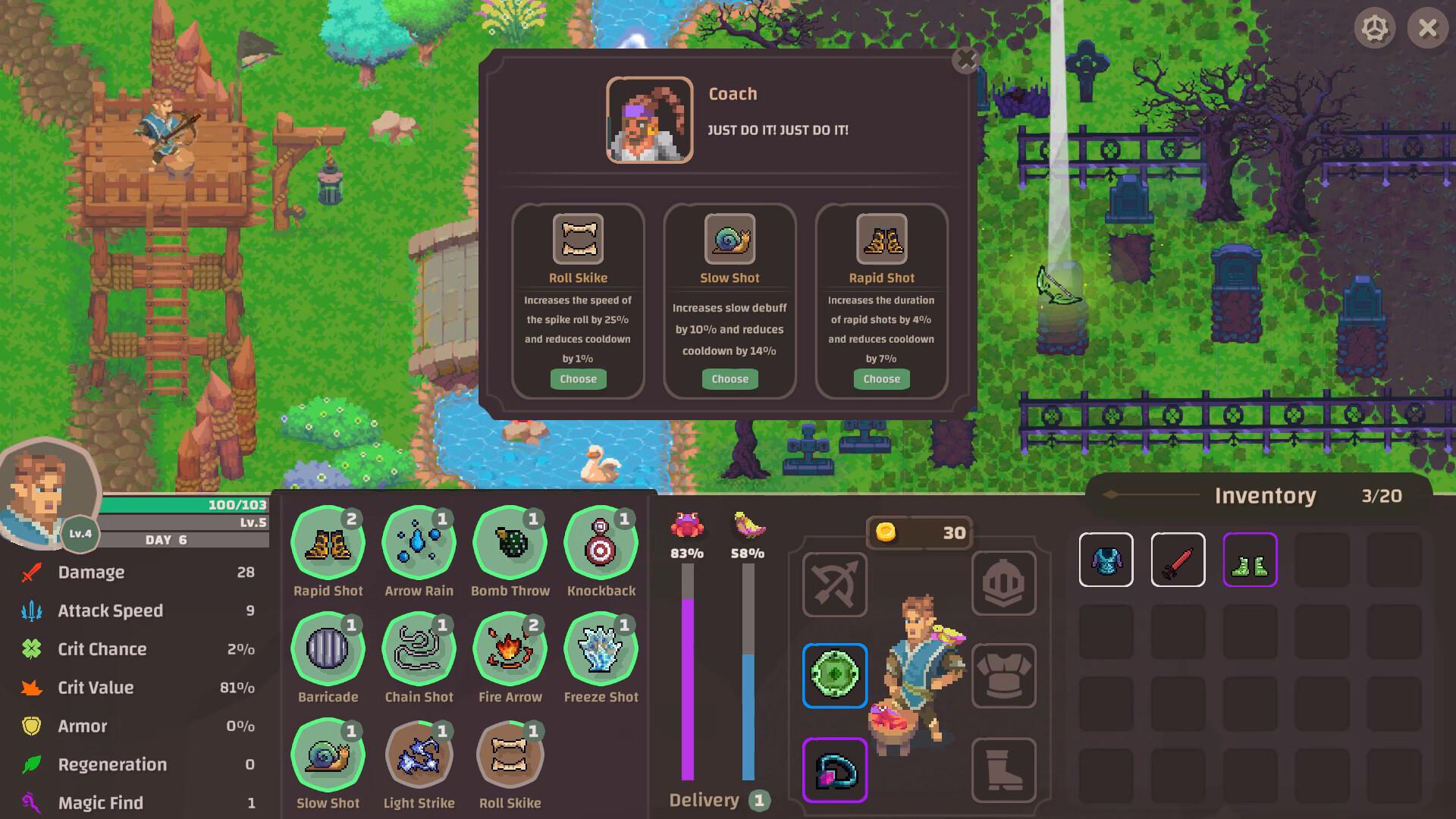Select the green boots inventory item
The image size is (1456, 819).
(x=1250, y=560)
